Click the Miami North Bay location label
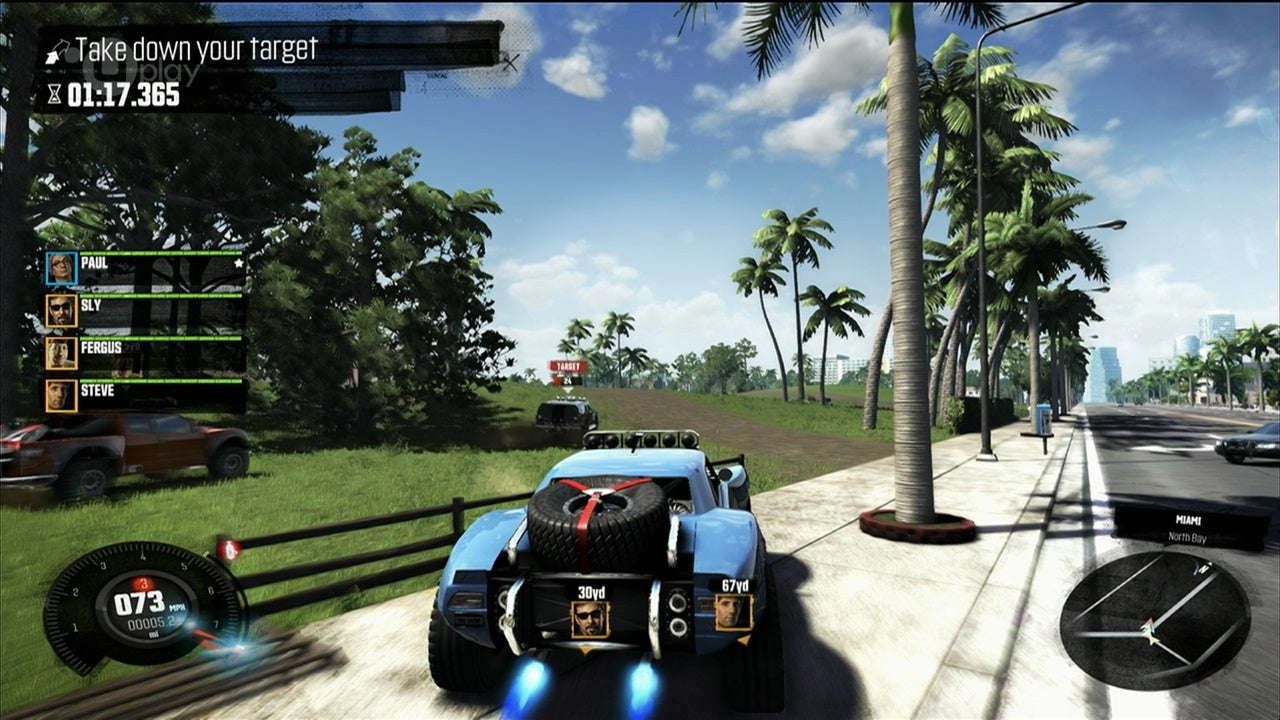Image resolution: width=1280 pixels, height=720 pixels. pos(1188,527)
